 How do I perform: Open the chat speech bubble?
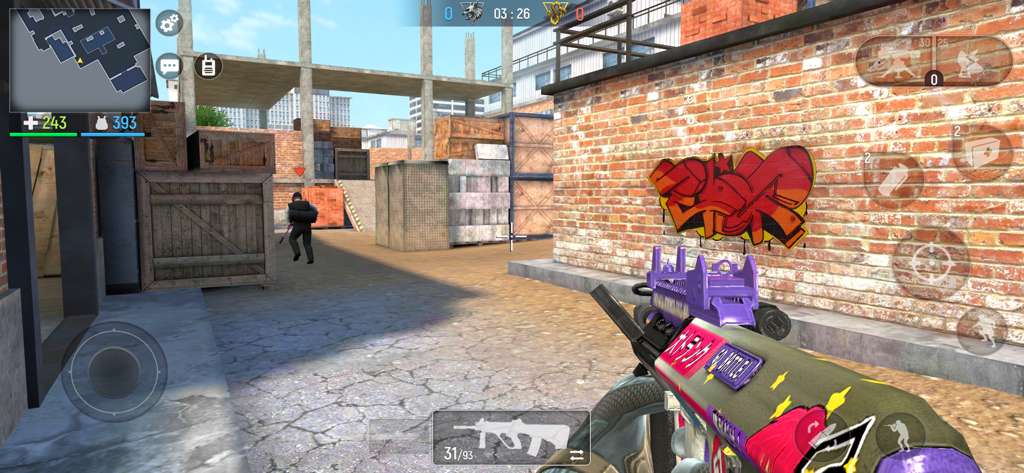[x=169, y=66]
